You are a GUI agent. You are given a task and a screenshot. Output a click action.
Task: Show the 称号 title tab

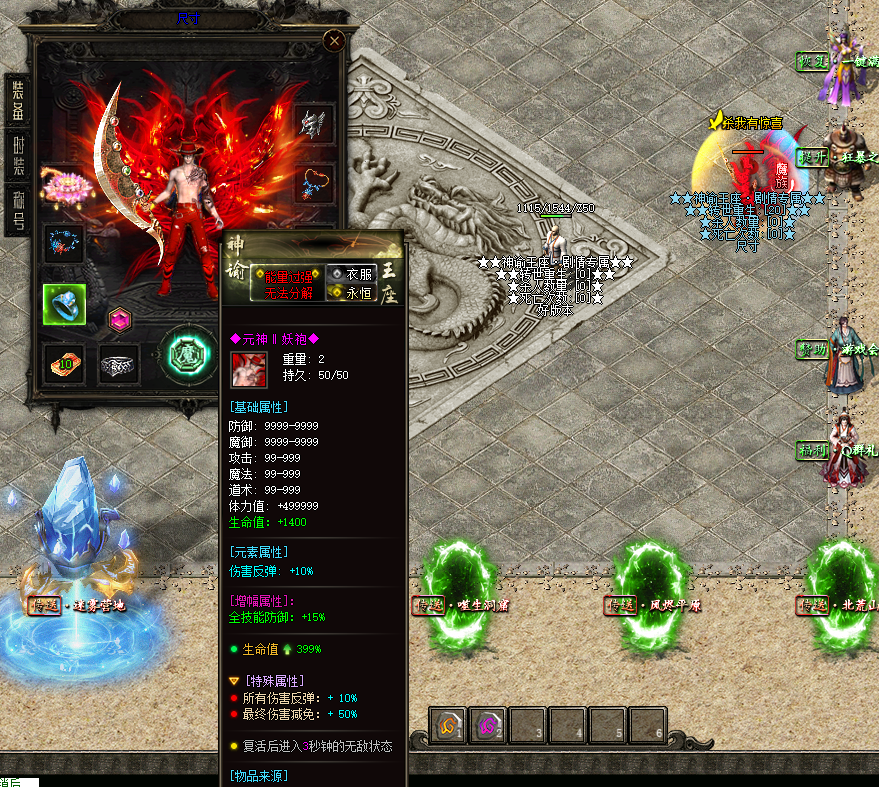click(x=18, y=208)
